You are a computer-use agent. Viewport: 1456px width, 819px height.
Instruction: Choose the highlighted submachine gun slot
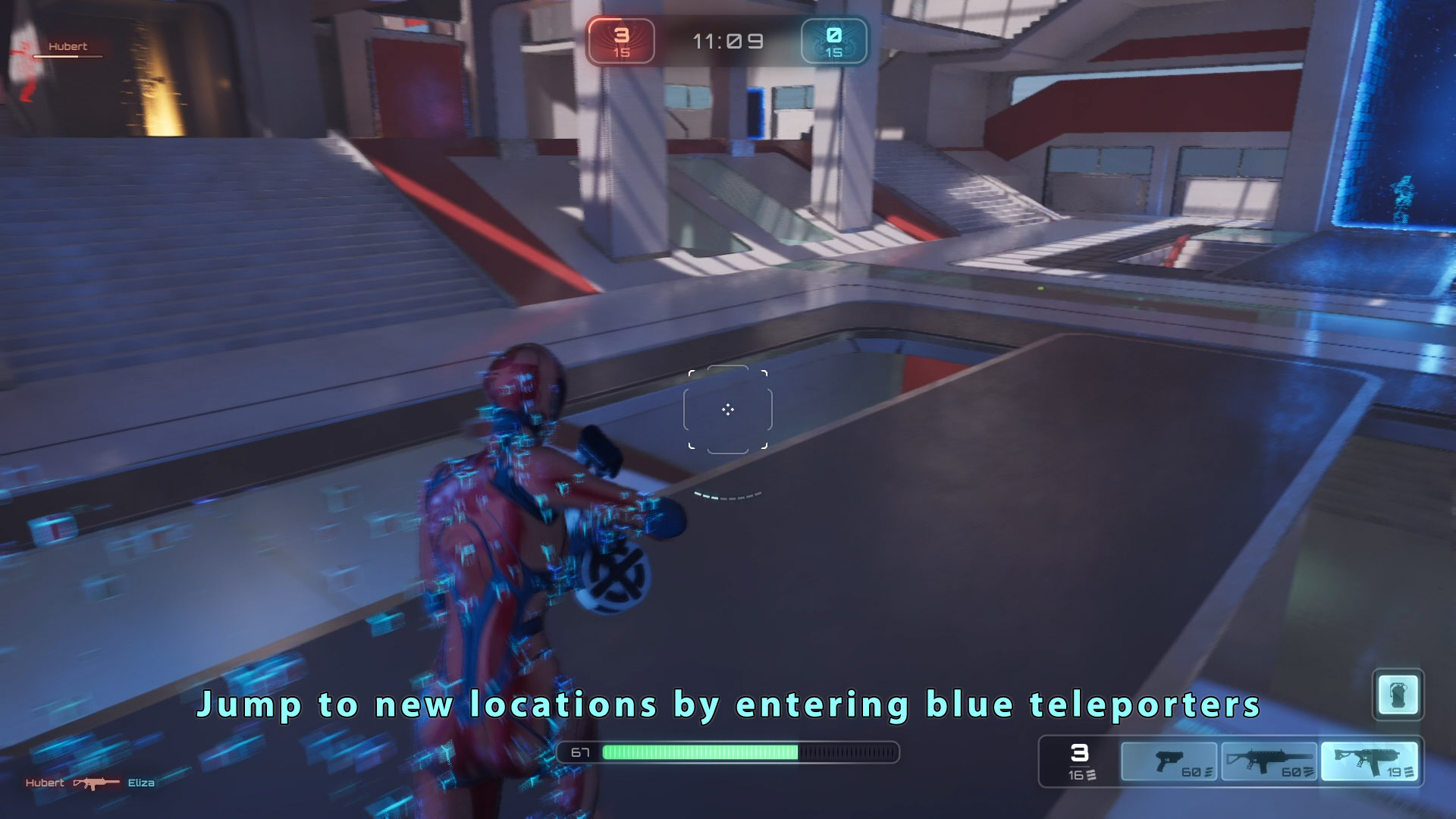pyautogui.click(x=1369, y=761)
